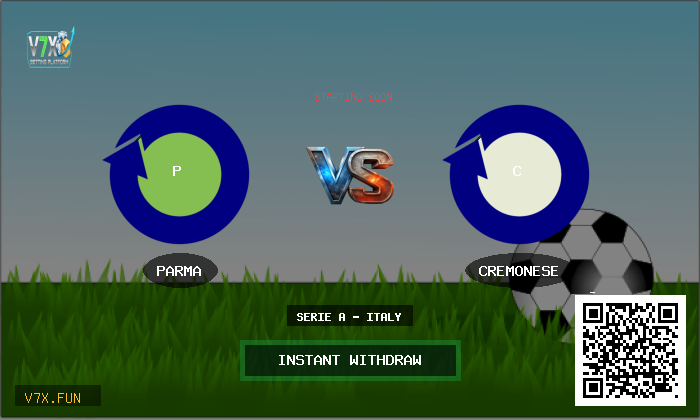Open the V7X.FUN link
Screen dimensions: 700x420
(57, 397)
